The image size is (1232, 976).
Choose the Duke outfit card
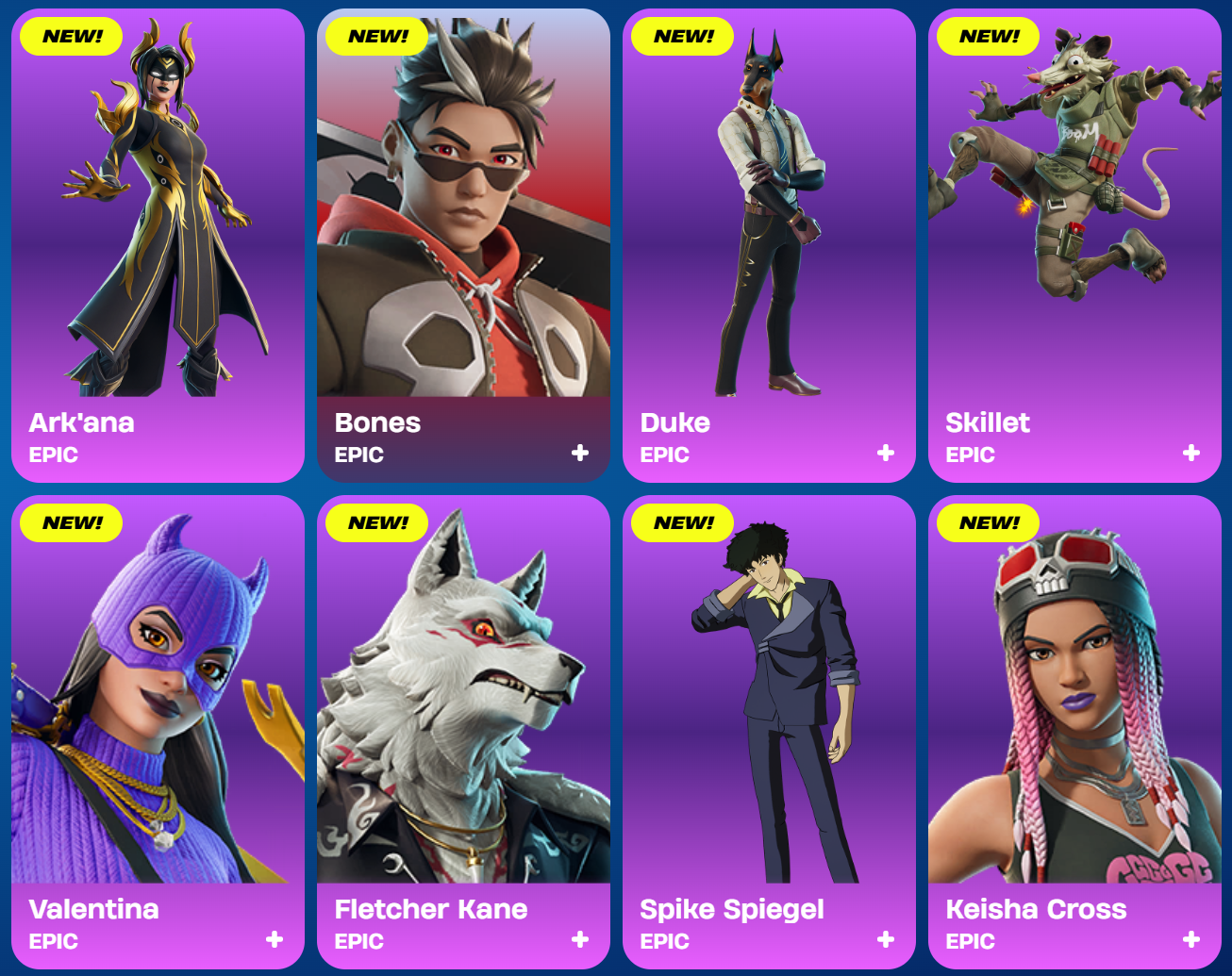click(769, 245)
